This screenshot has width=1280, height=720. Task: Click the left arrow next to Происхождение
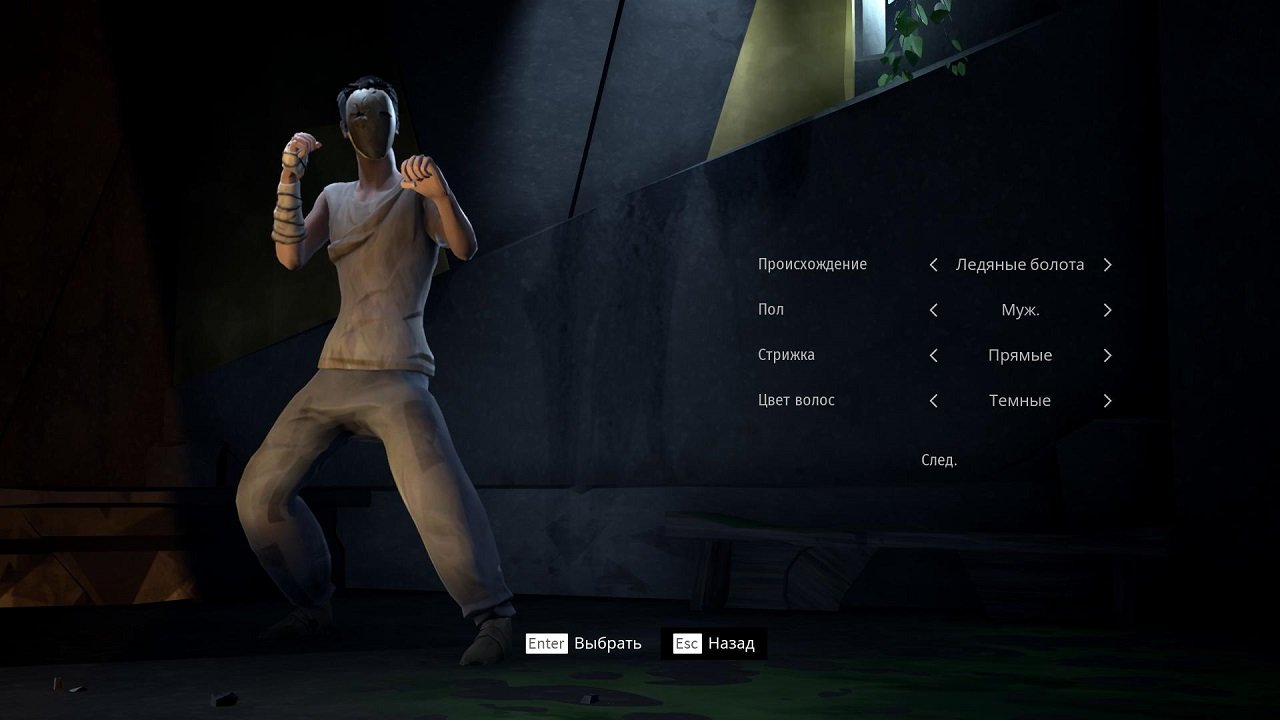932,264
